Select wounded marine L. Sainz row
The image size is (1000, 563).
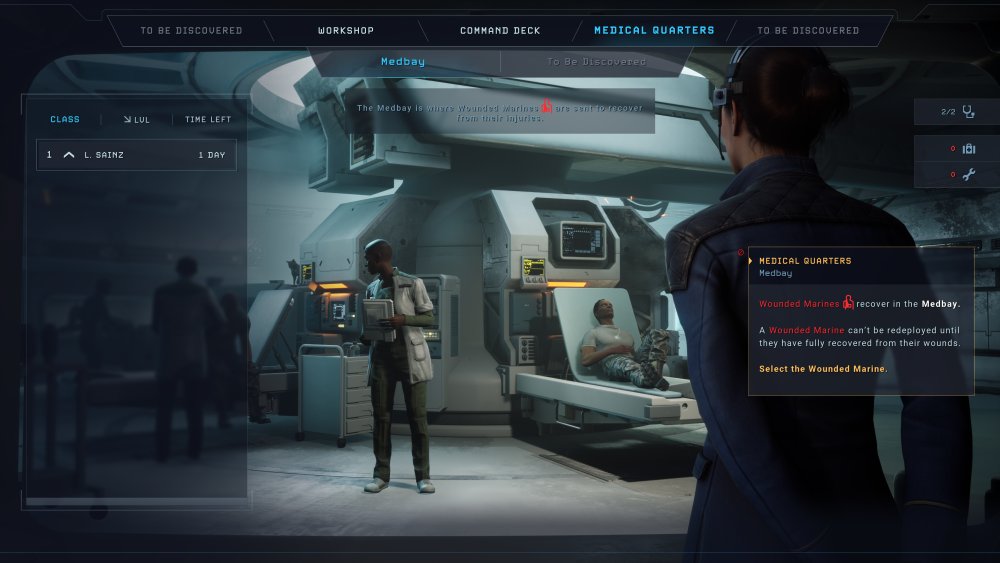tap(137, 155)
